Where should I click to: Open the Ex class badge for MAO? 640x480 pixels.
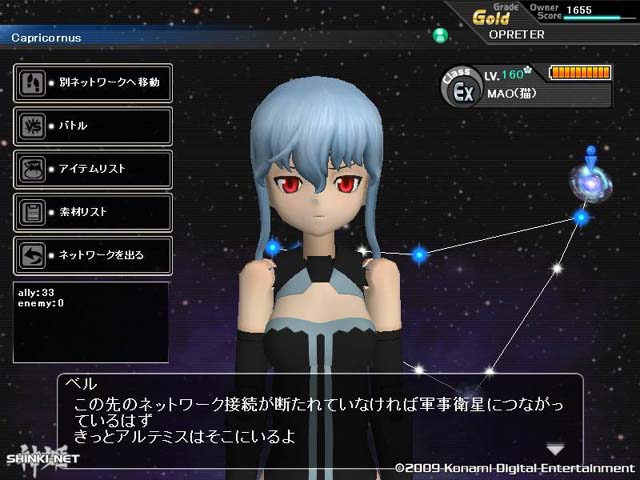pyautogui.click(x=463, y=92)
